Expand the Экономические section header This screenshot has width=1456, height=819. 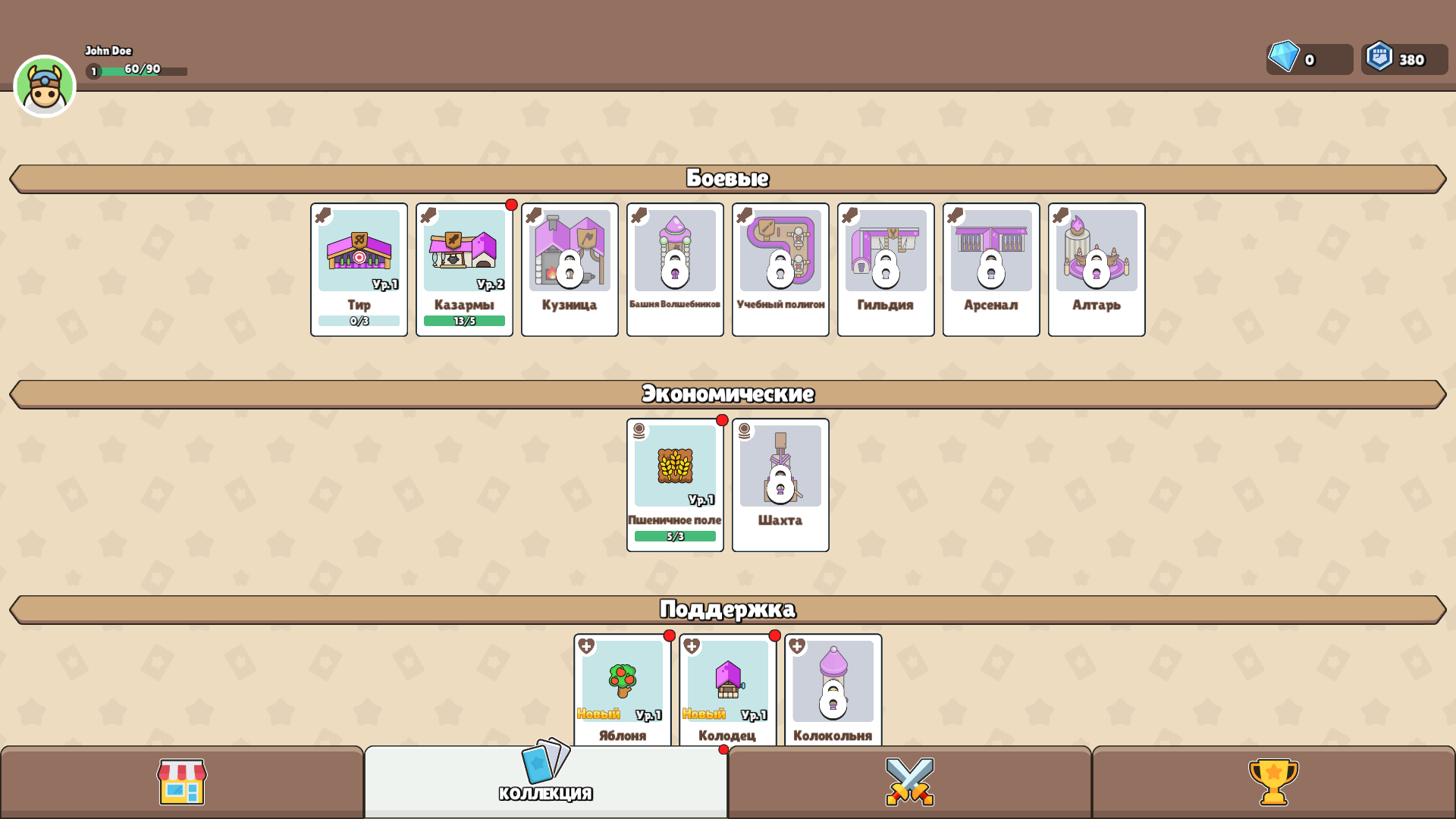[x=728, y=394]
